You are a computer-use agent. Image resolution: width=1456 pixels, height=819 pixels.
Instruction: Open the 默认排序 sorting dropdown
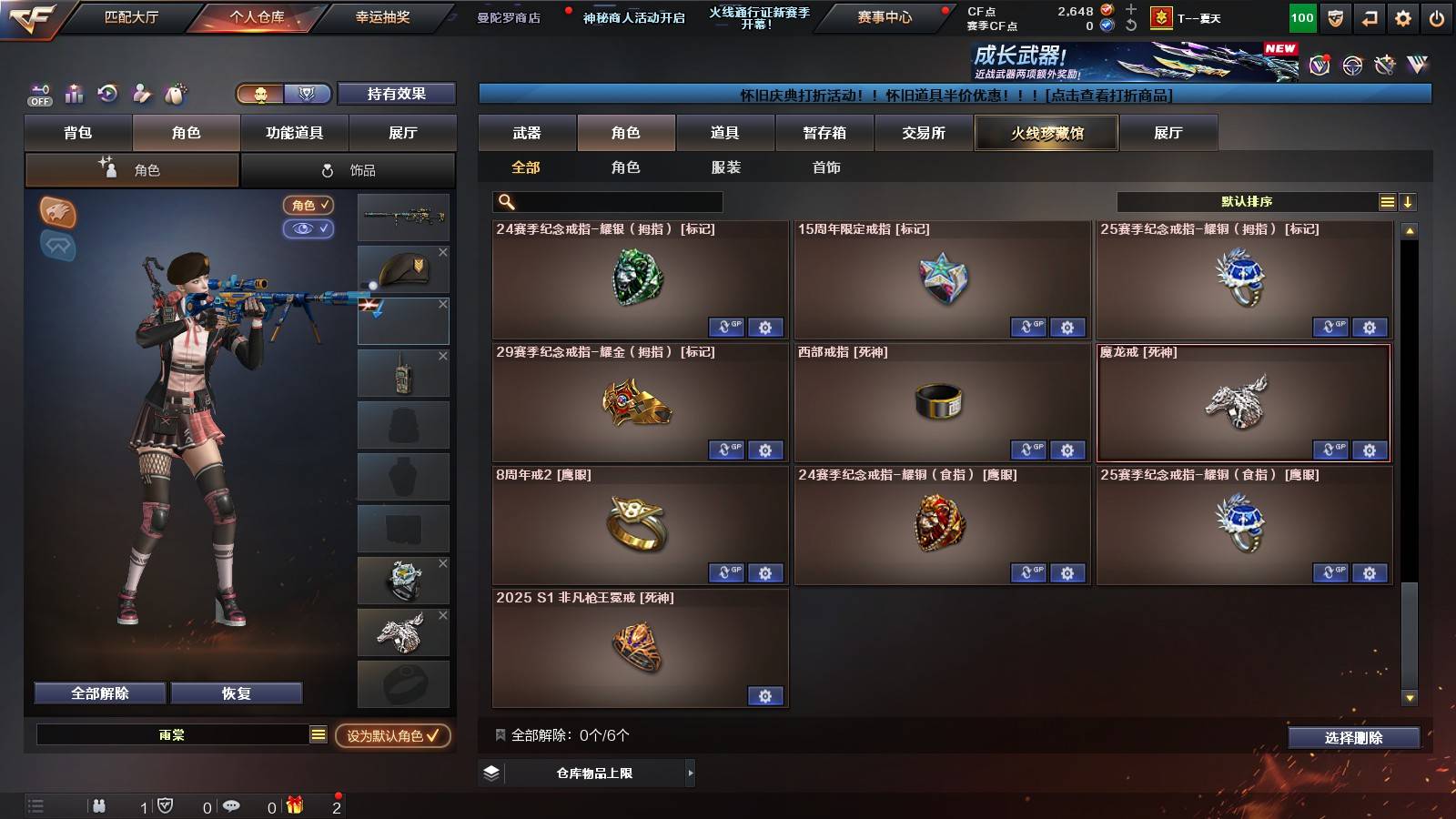click(1247, 200)
